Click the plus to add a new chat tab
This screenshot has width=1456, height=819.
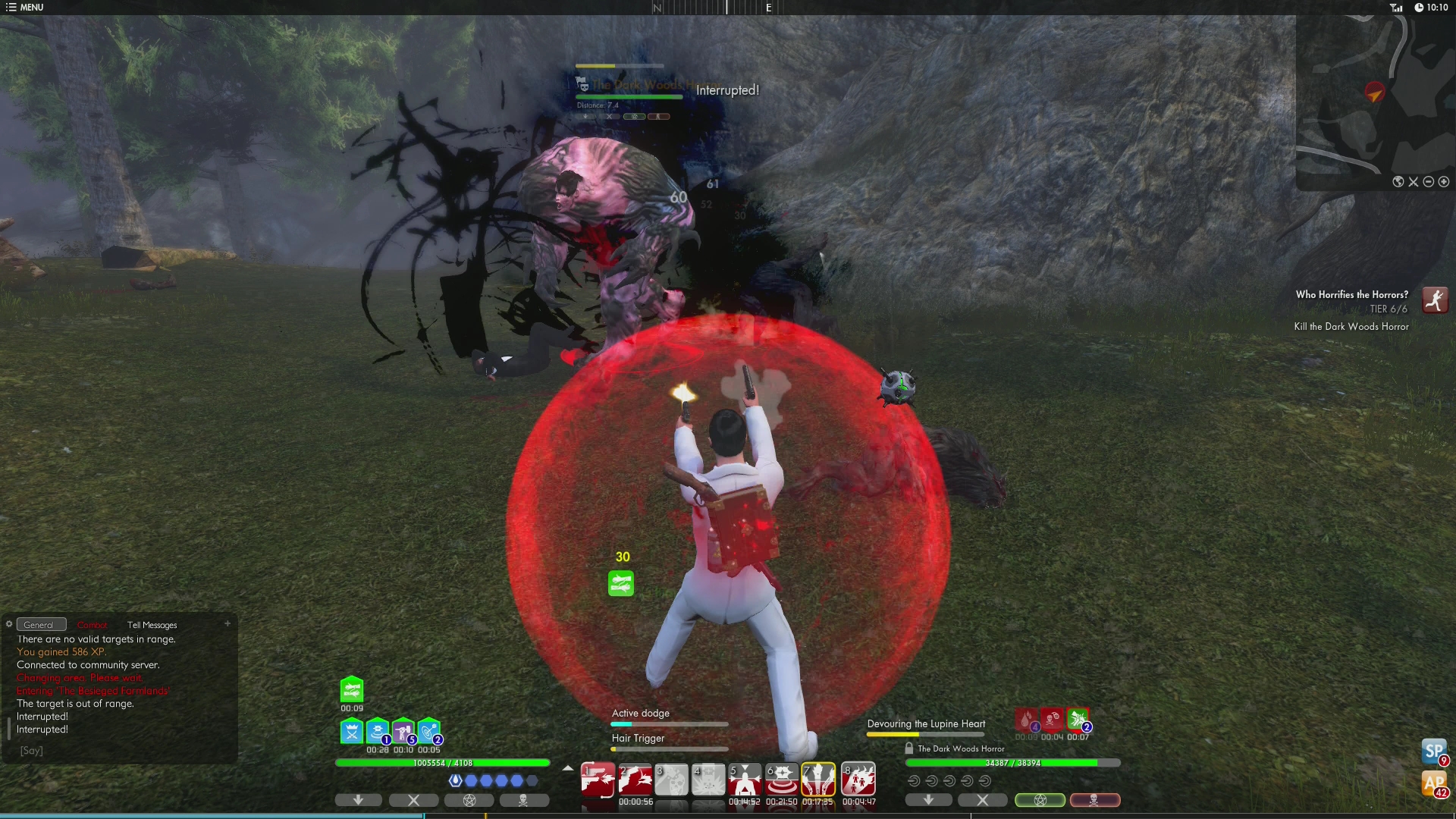(x=227, y=623)
